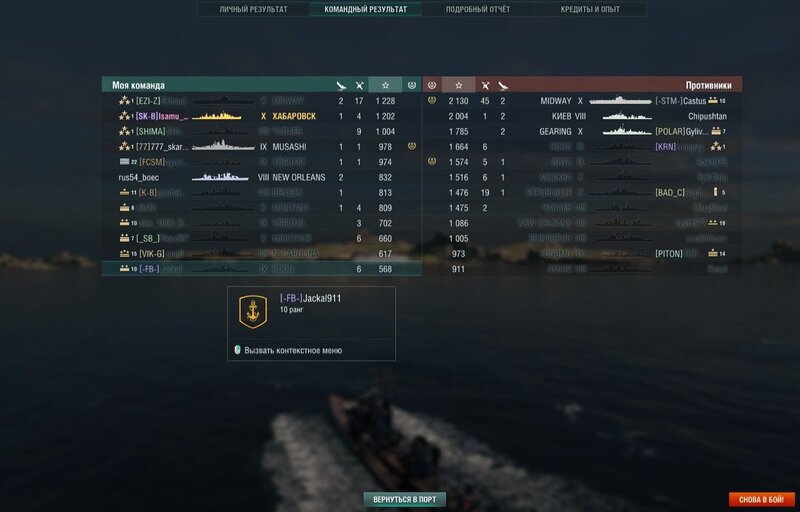Sort my team by experience star column
This screenshot has height=512, width=800.
click(385, 85)
